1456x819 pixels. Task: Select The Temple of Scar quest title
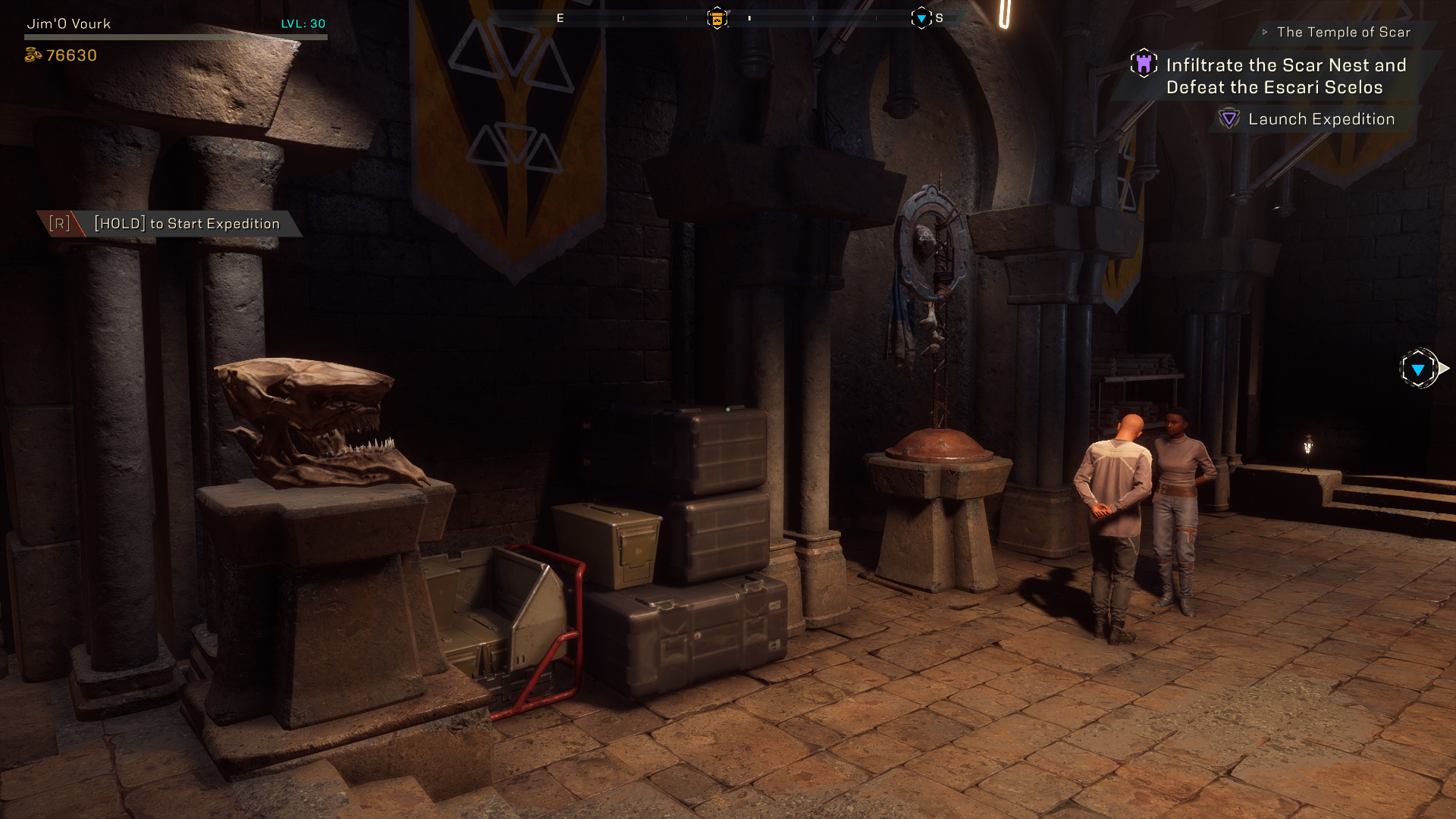[1343, 32]
